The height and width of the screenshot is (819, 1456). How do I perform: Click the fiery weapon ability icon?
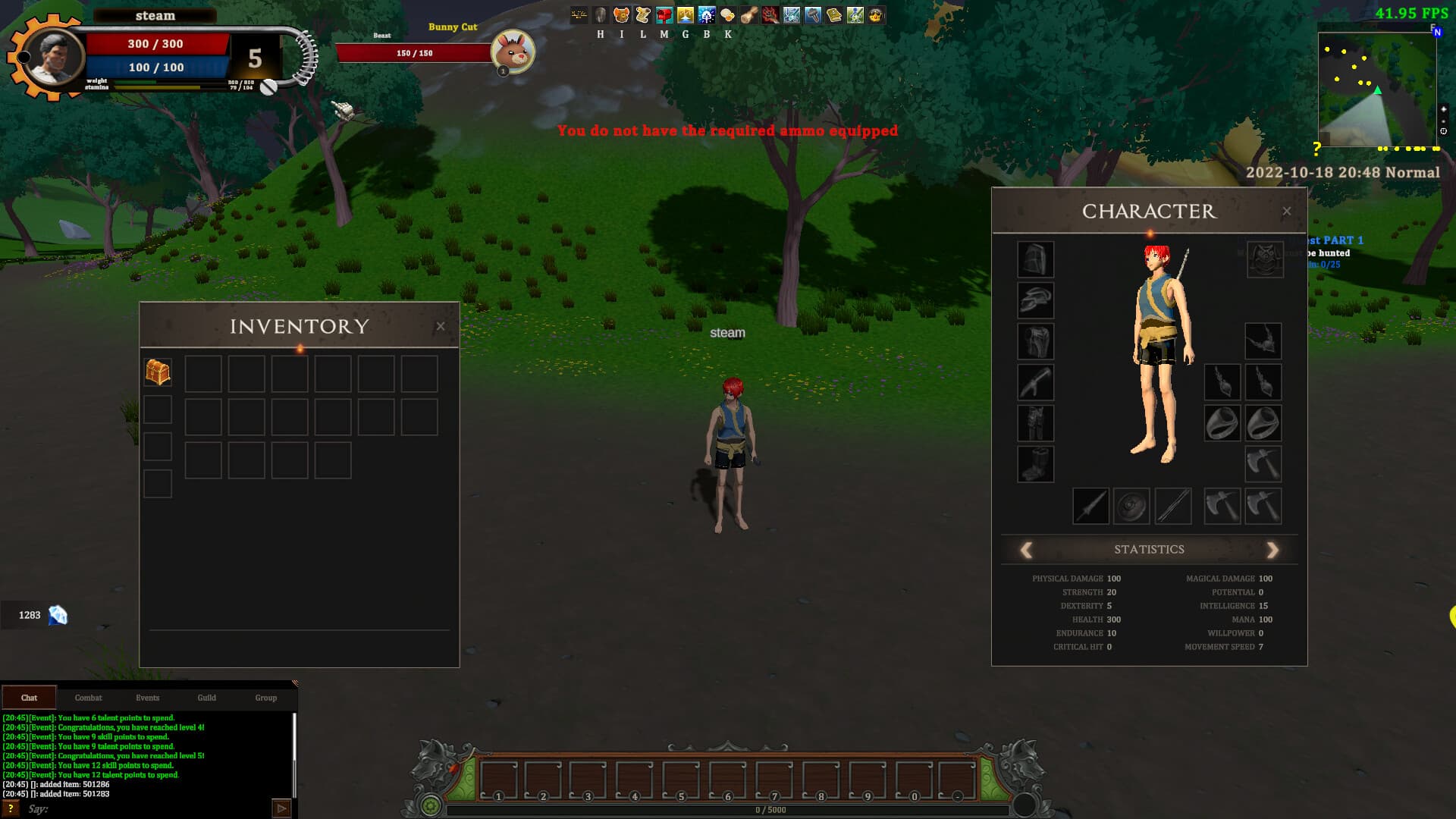pos(769,13)
